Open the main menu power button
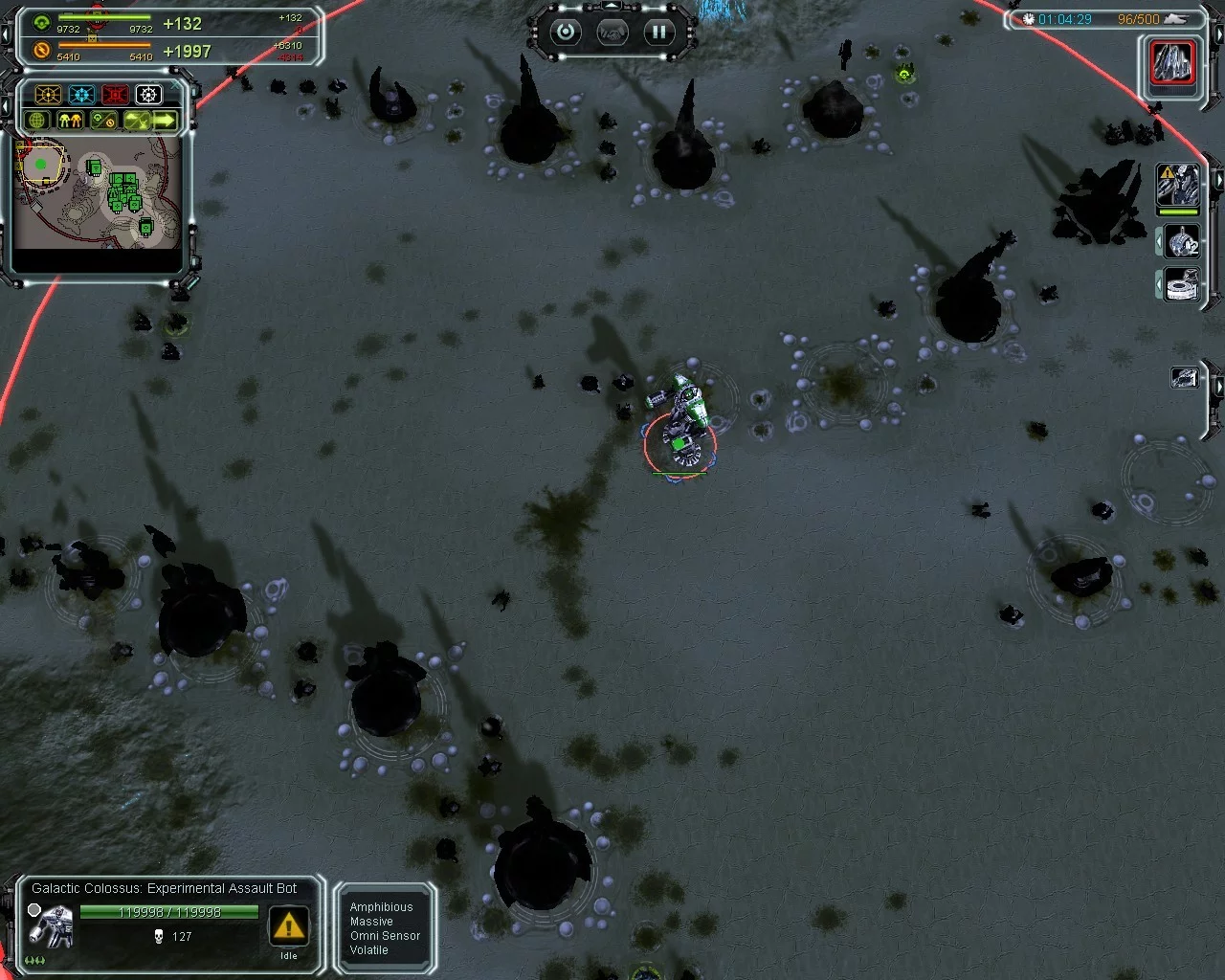1225x980 pixels. [566, 32]
